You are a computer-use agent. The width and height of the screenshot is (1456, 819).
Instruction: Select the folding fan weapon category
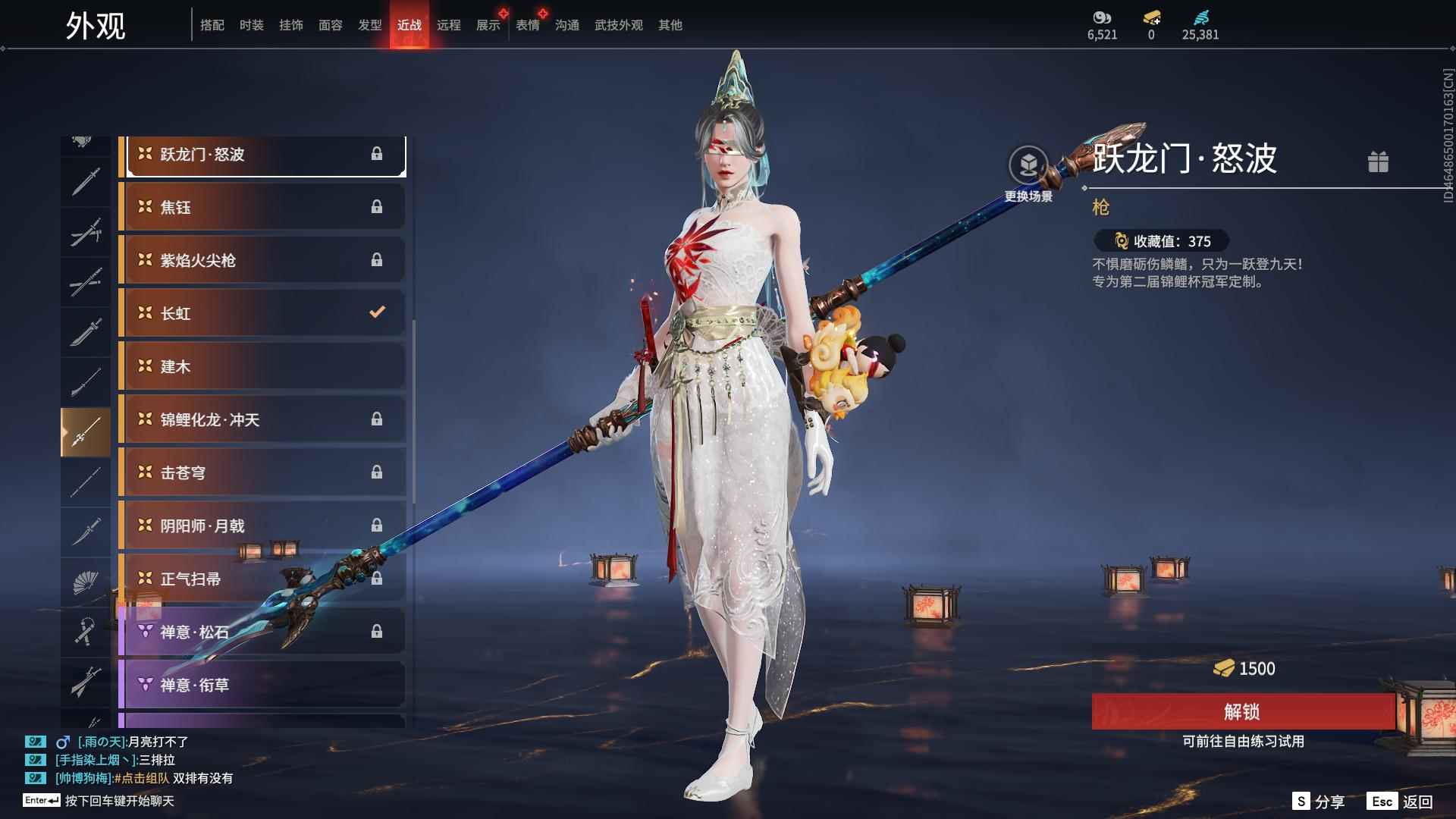(85, 582)
